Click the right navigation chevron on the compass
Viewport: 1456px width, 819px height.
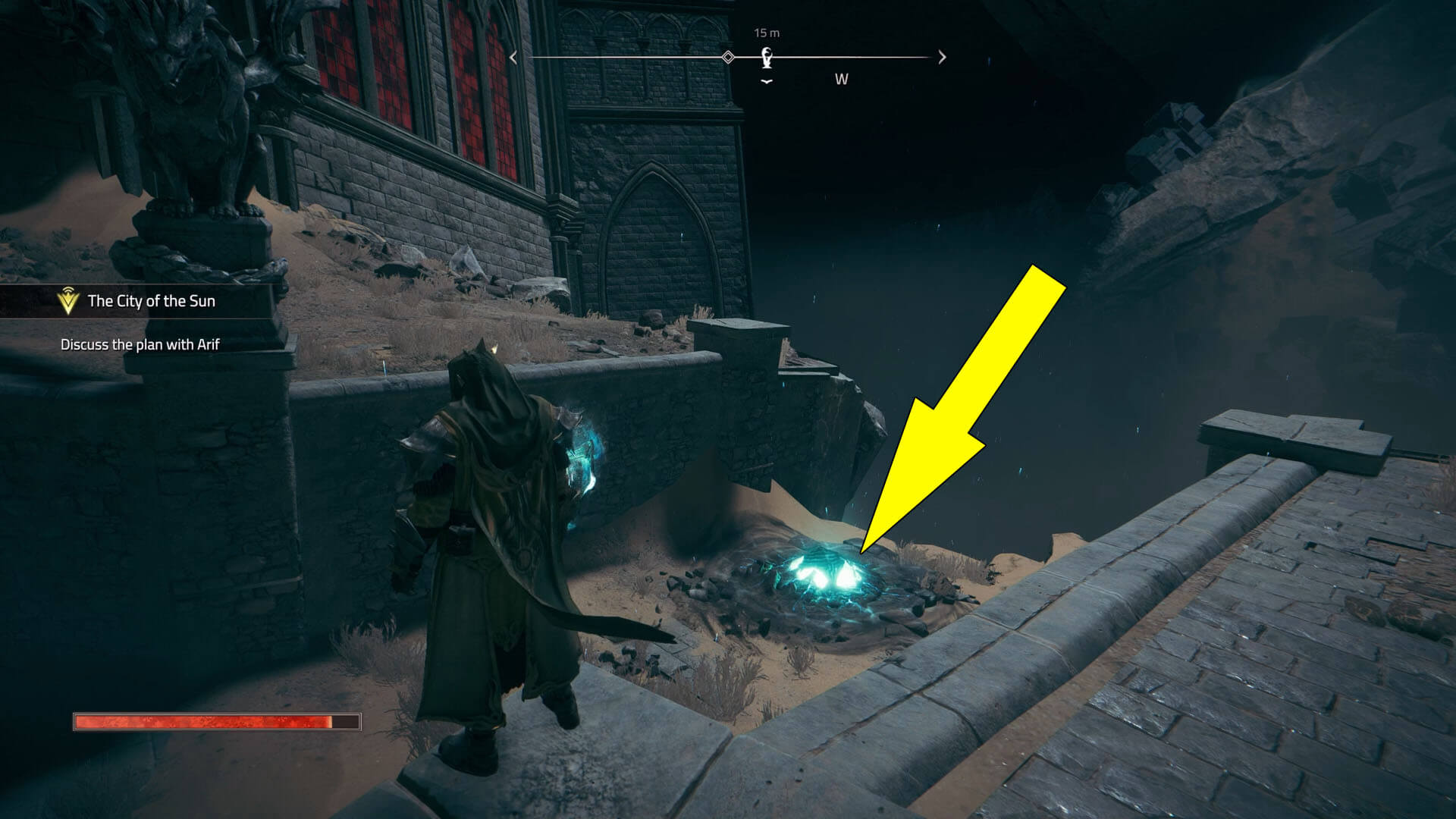(x=941, y=56)
